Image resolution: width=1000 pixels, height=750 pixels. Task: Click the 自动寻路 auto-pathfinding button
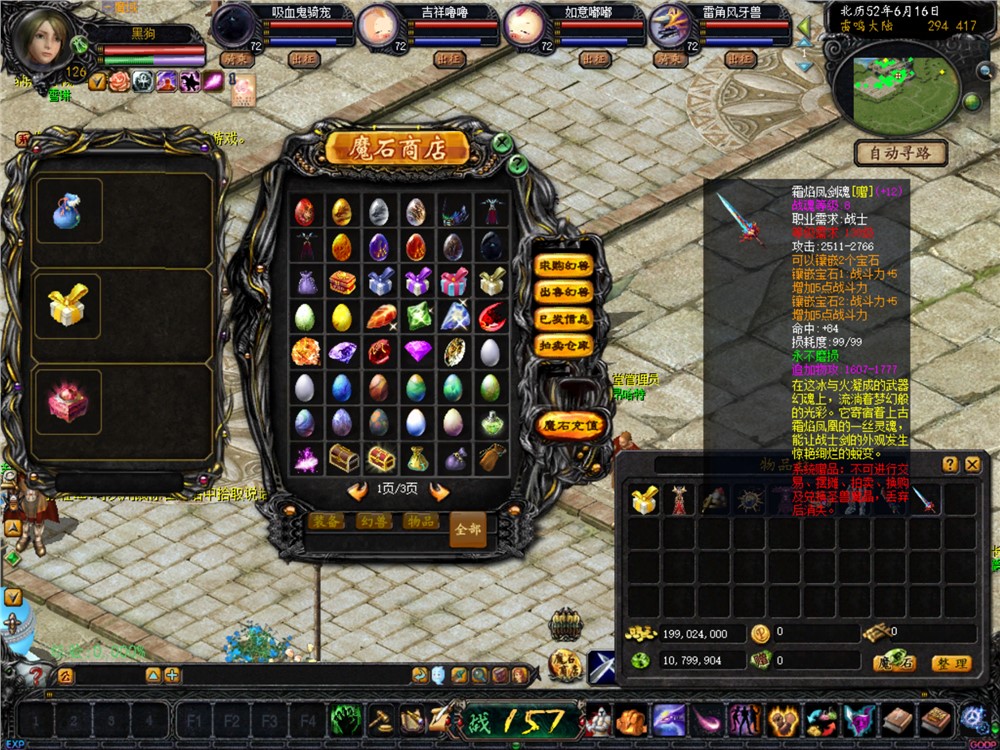point(900,154)
